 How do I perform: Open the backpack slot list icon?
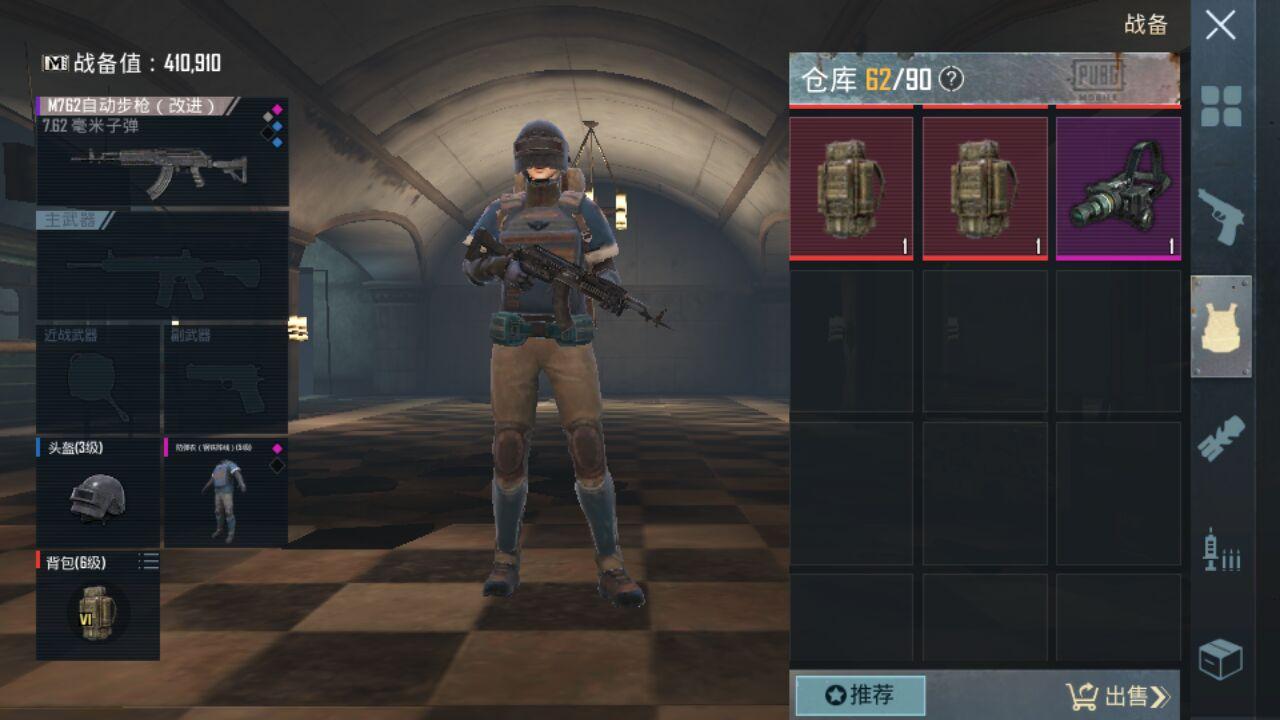point(149,563)
